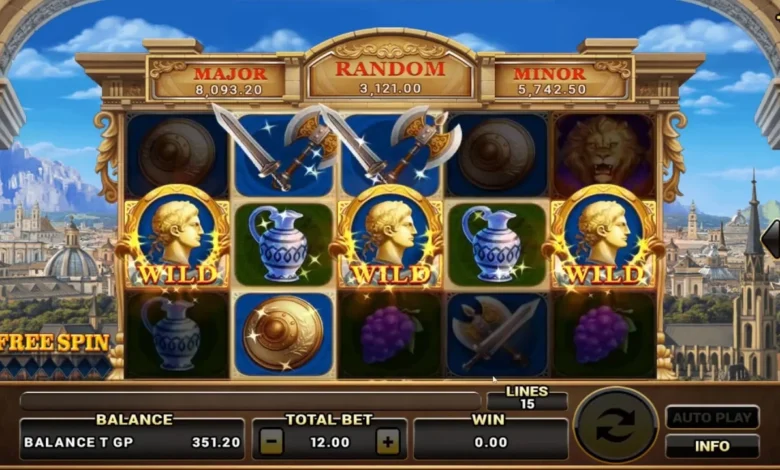This screenshot has width=780, height=470.
Task: Spin the reels with the round arrows button
Action: pos(616,426)
